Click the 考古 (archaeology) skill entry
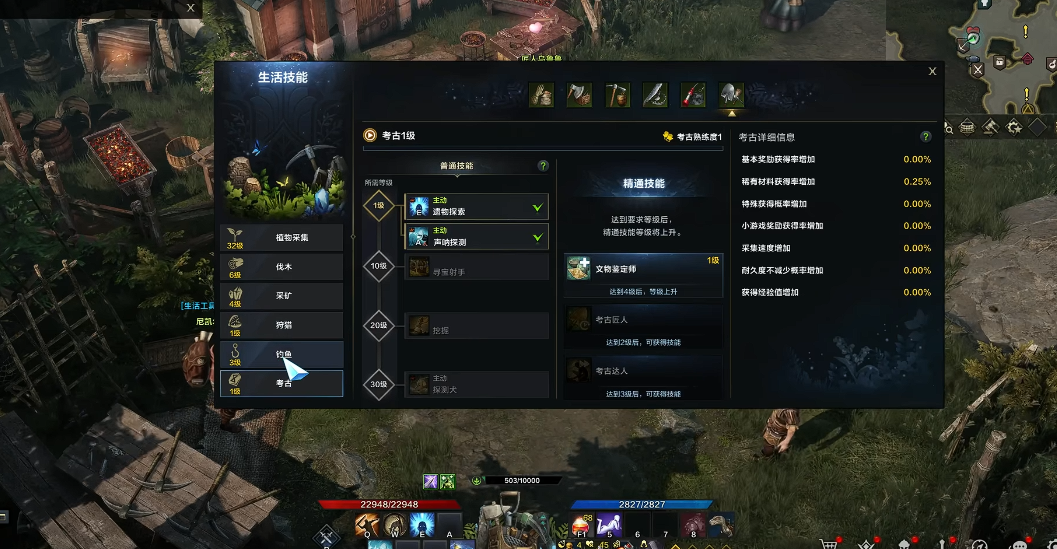Image resolution: width=1057 pixels, height=549 pixels. pyautogui.click(x=281, y=383)
